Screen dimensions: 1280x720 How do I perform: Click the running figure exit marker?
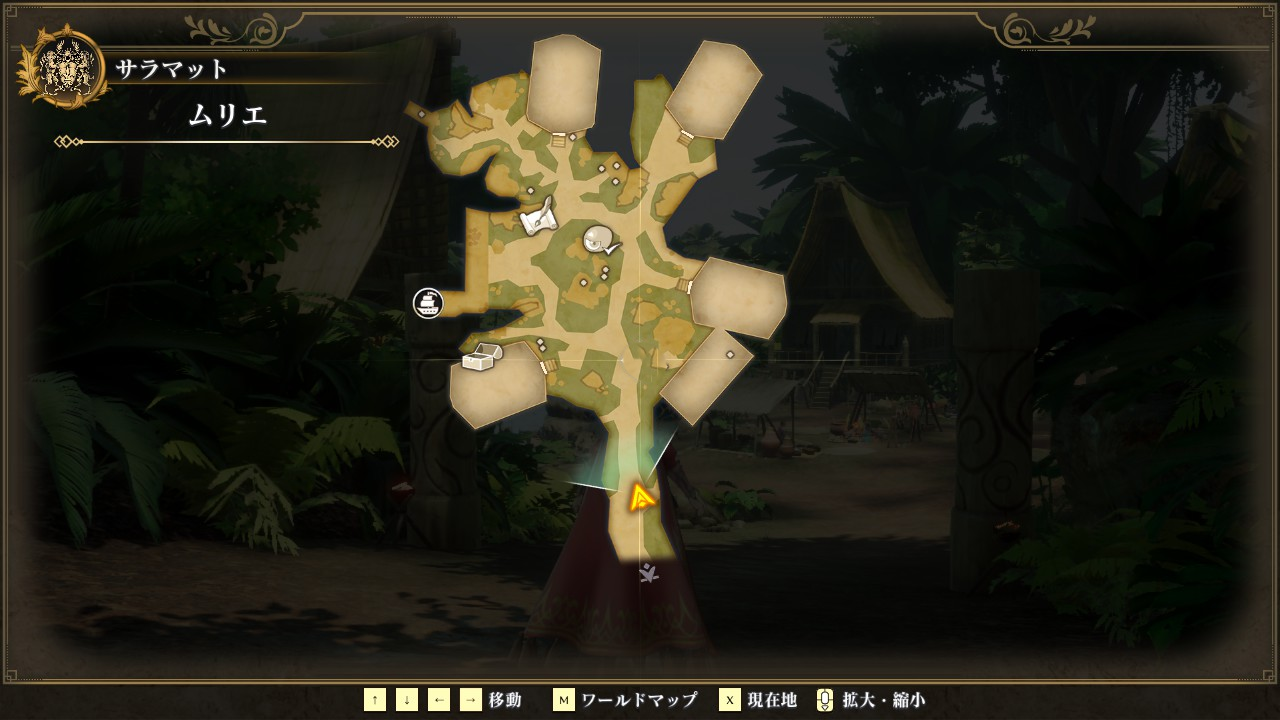click(x=649, y=573)
